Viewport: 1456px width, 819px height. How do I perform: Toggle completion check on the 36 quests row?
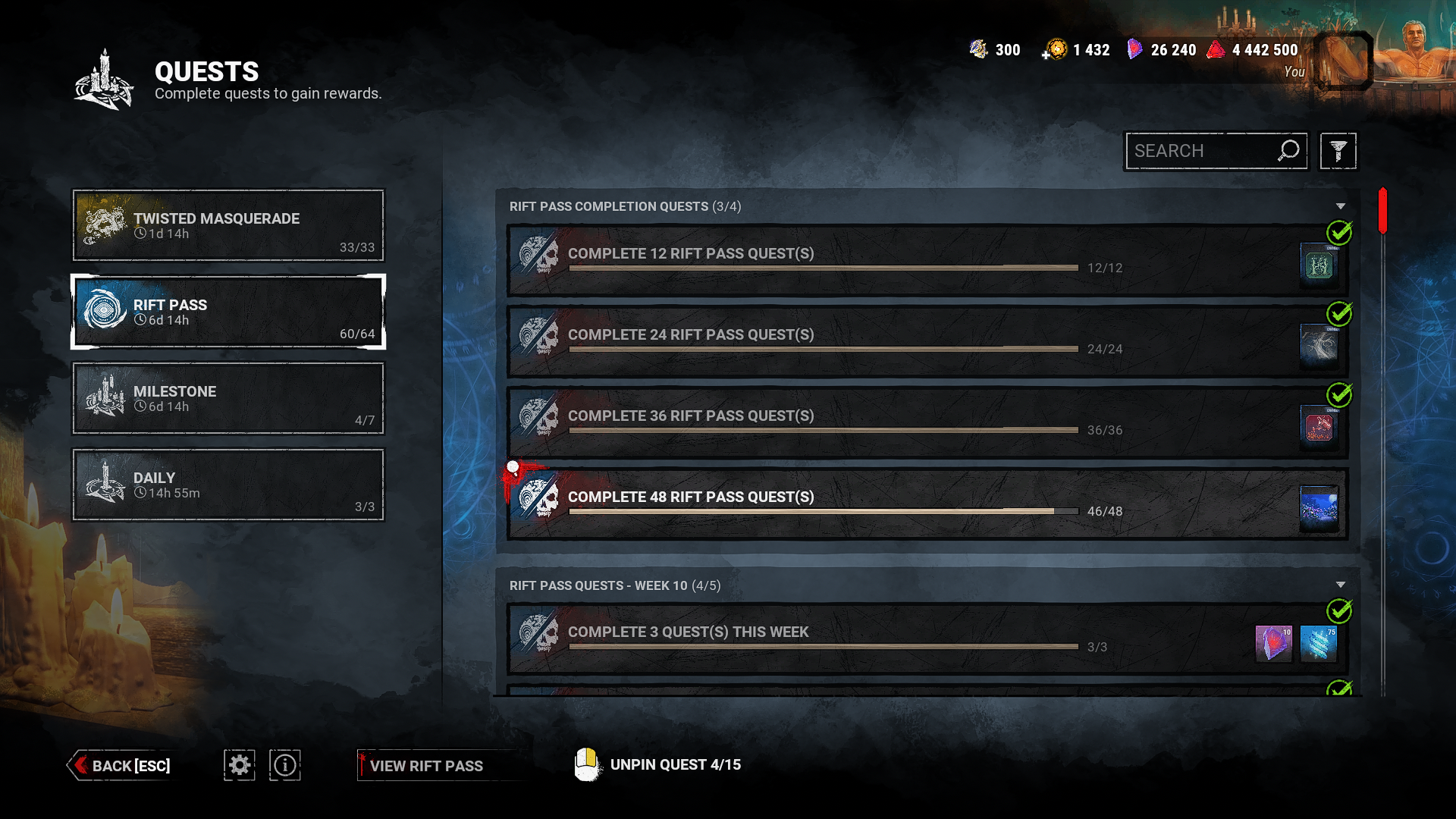pyautogui.click(x=1341, y=394)
